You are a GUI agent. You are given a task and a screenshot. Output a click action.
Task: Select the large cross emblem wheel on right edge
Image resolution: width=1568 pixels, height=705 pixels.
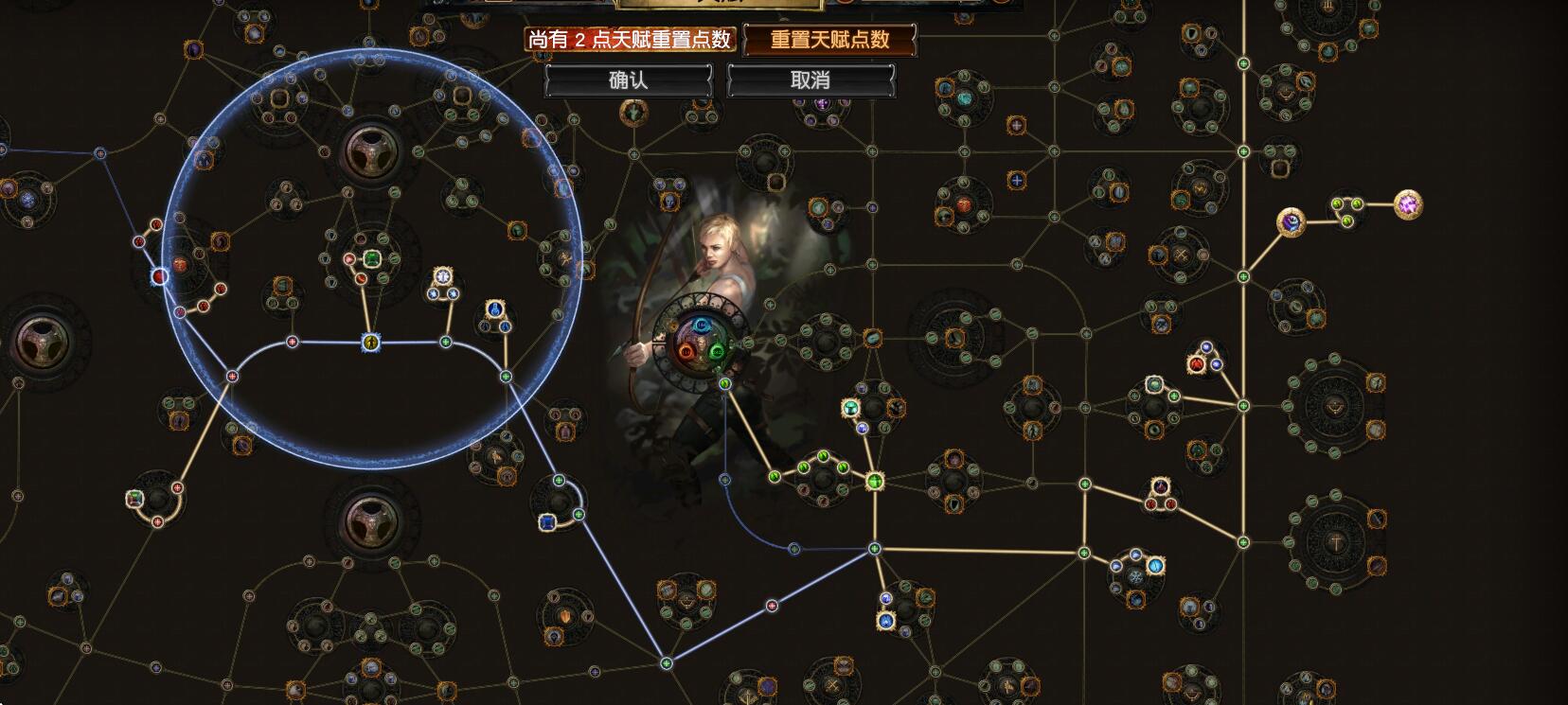click(1335, 543)
